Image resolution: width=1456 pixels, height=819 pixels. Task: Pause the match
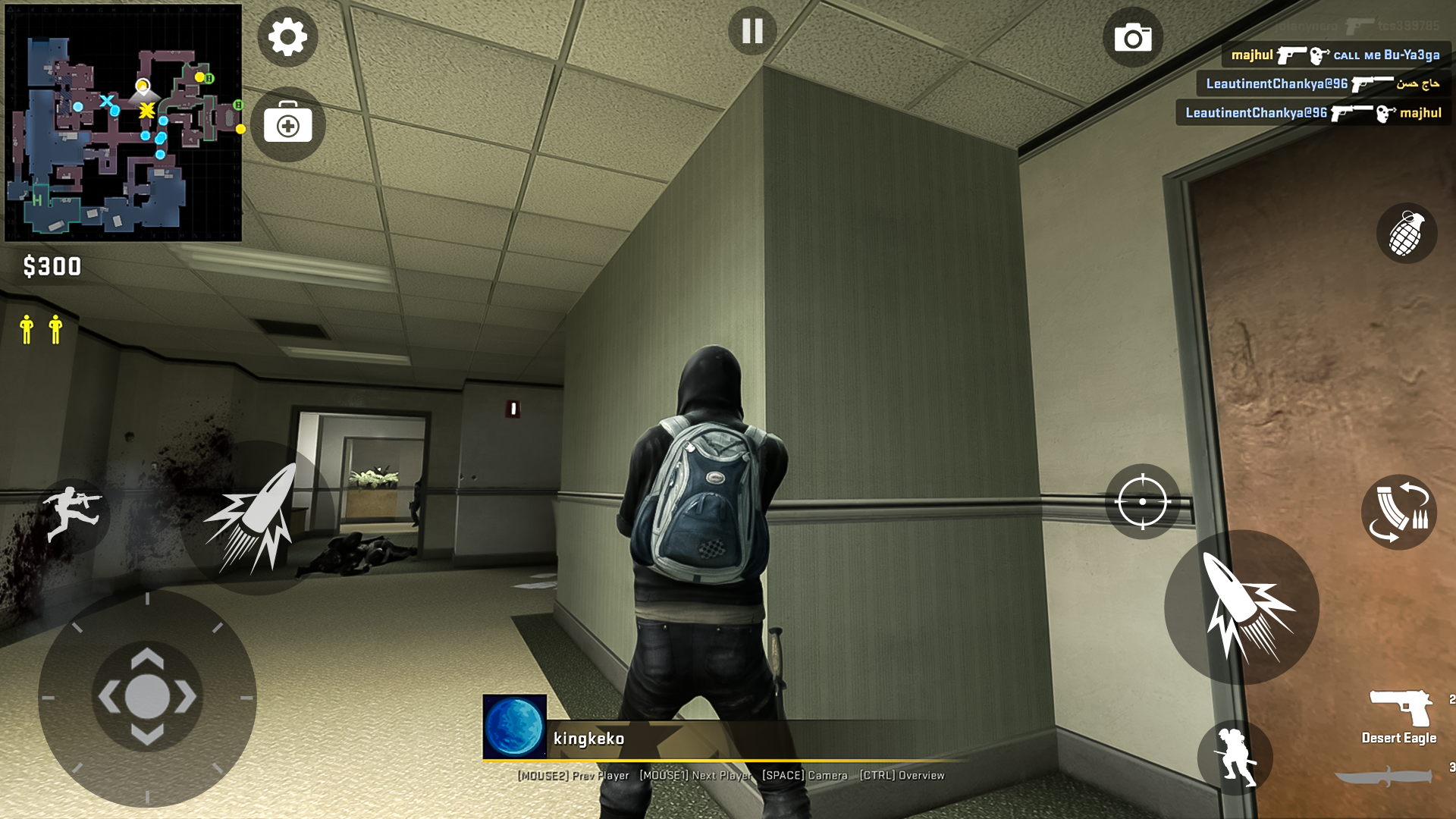tap(752, 32)
